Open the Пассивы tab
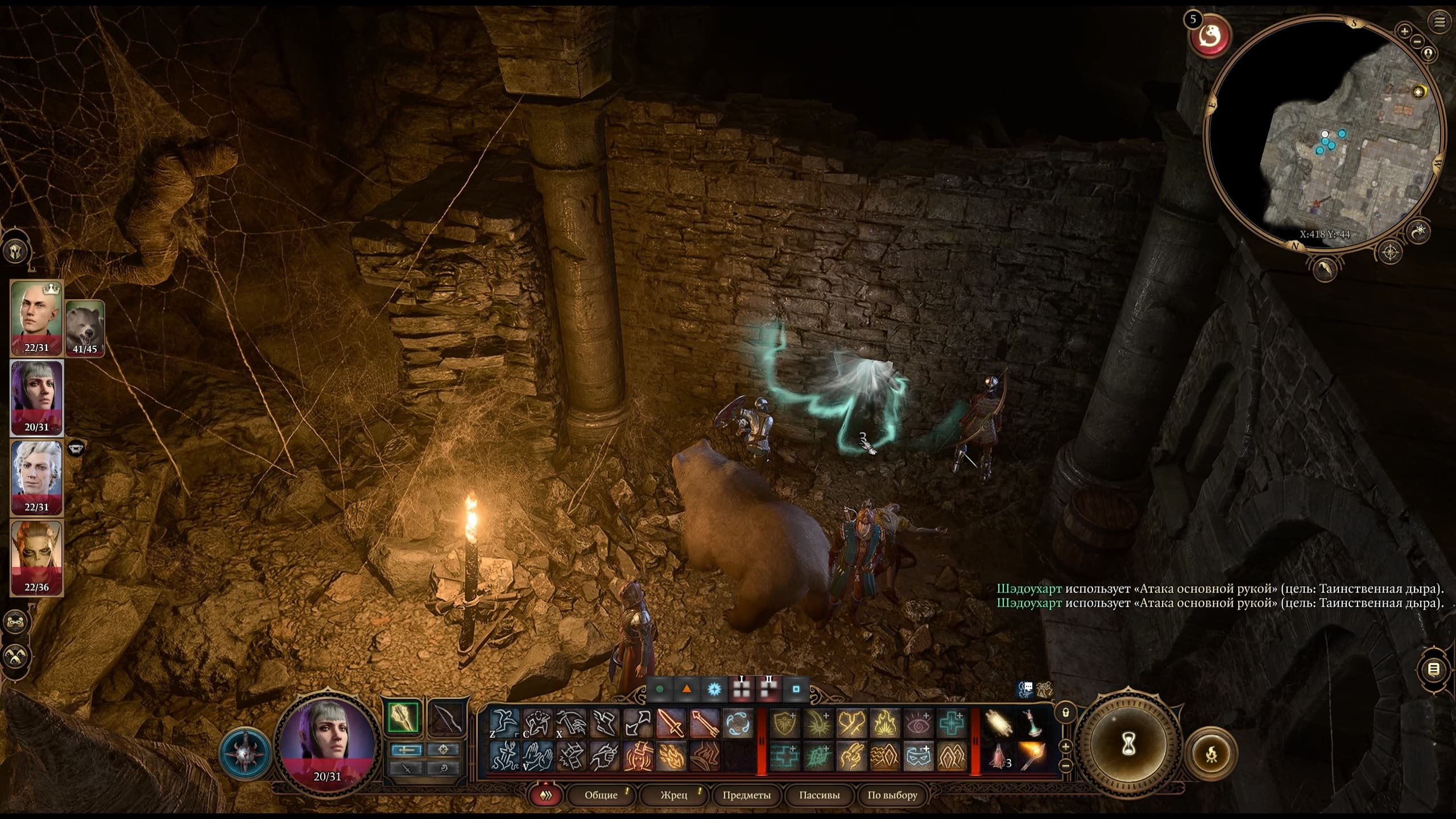The width and height of the screenshot is (1456, 819). 819,795
